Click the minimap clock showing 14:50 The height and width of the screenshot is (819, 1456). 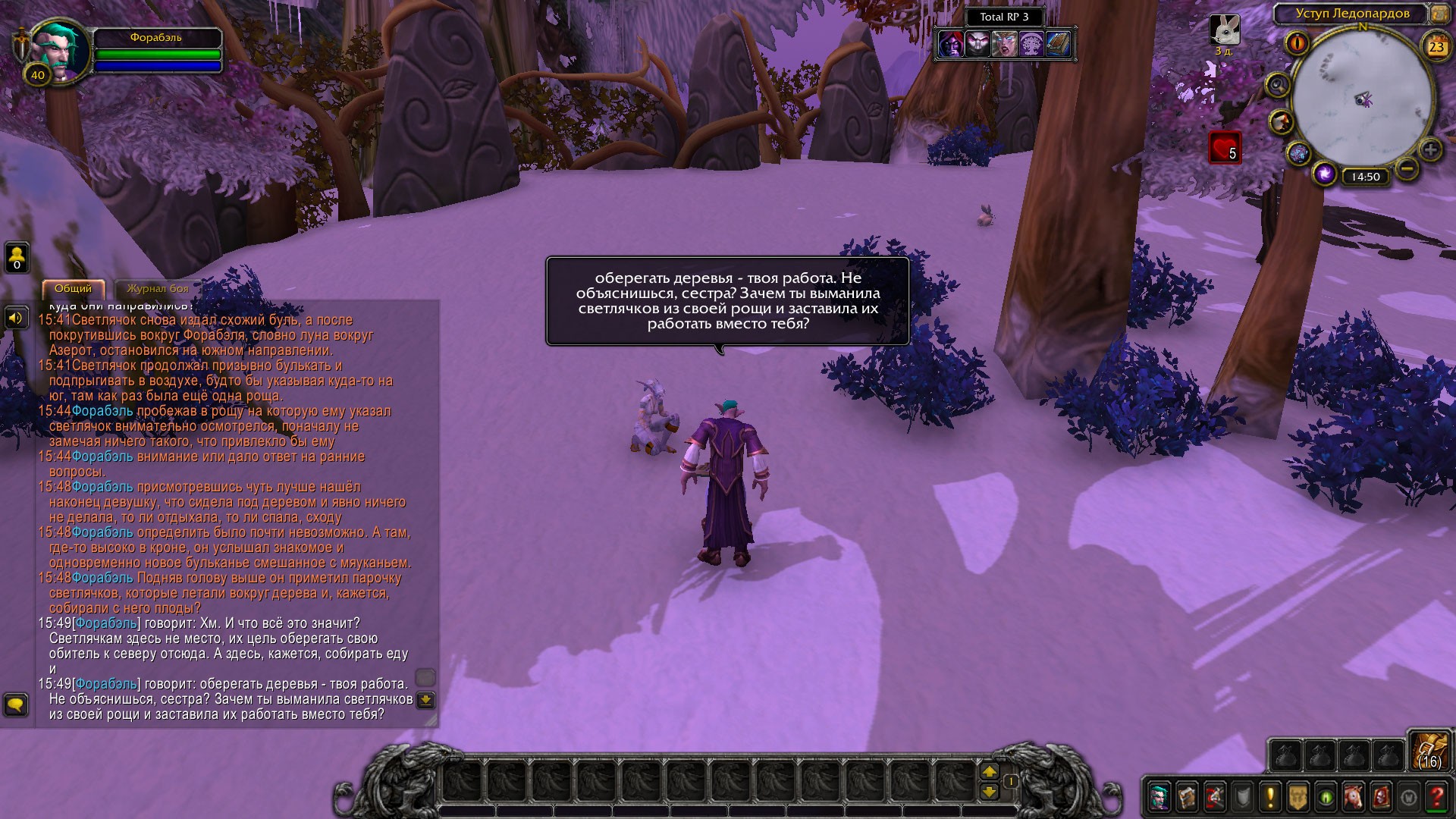[x=1365, y=177]
